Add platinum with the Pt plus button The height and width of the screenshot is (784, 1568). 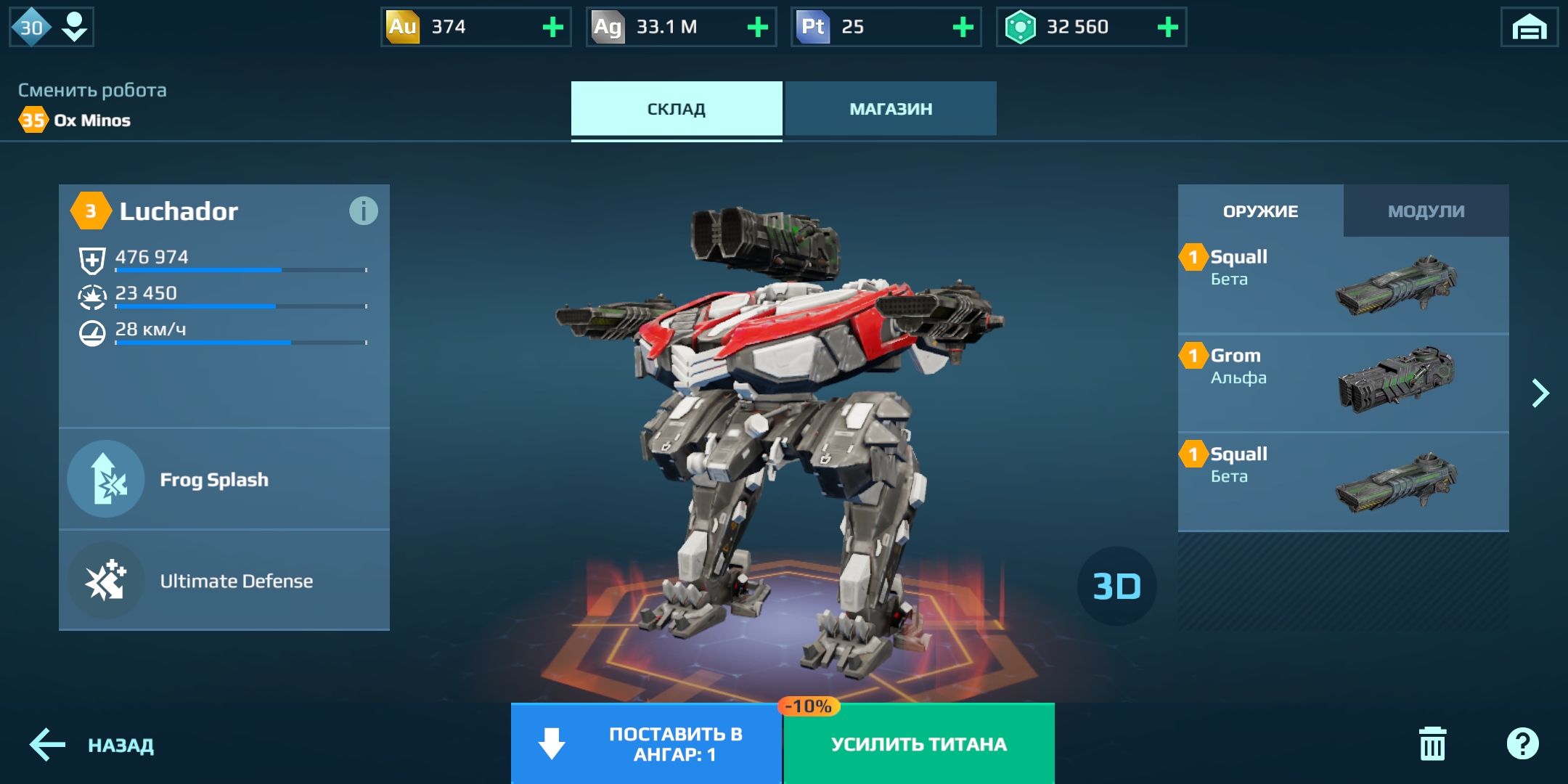(963, 28)
